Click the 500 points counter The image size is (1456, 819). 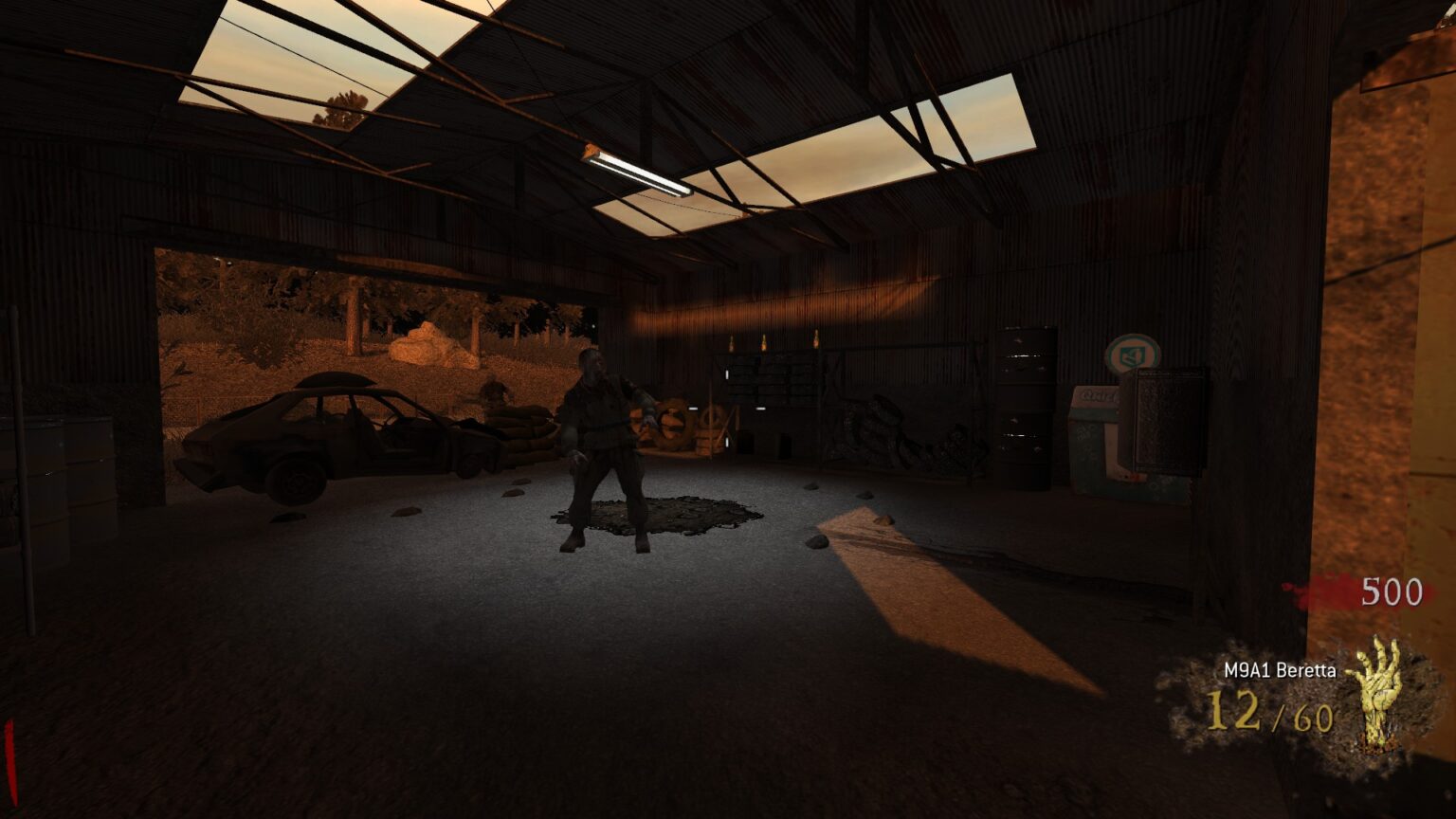pyautogui.click(x=1391, y=592)
